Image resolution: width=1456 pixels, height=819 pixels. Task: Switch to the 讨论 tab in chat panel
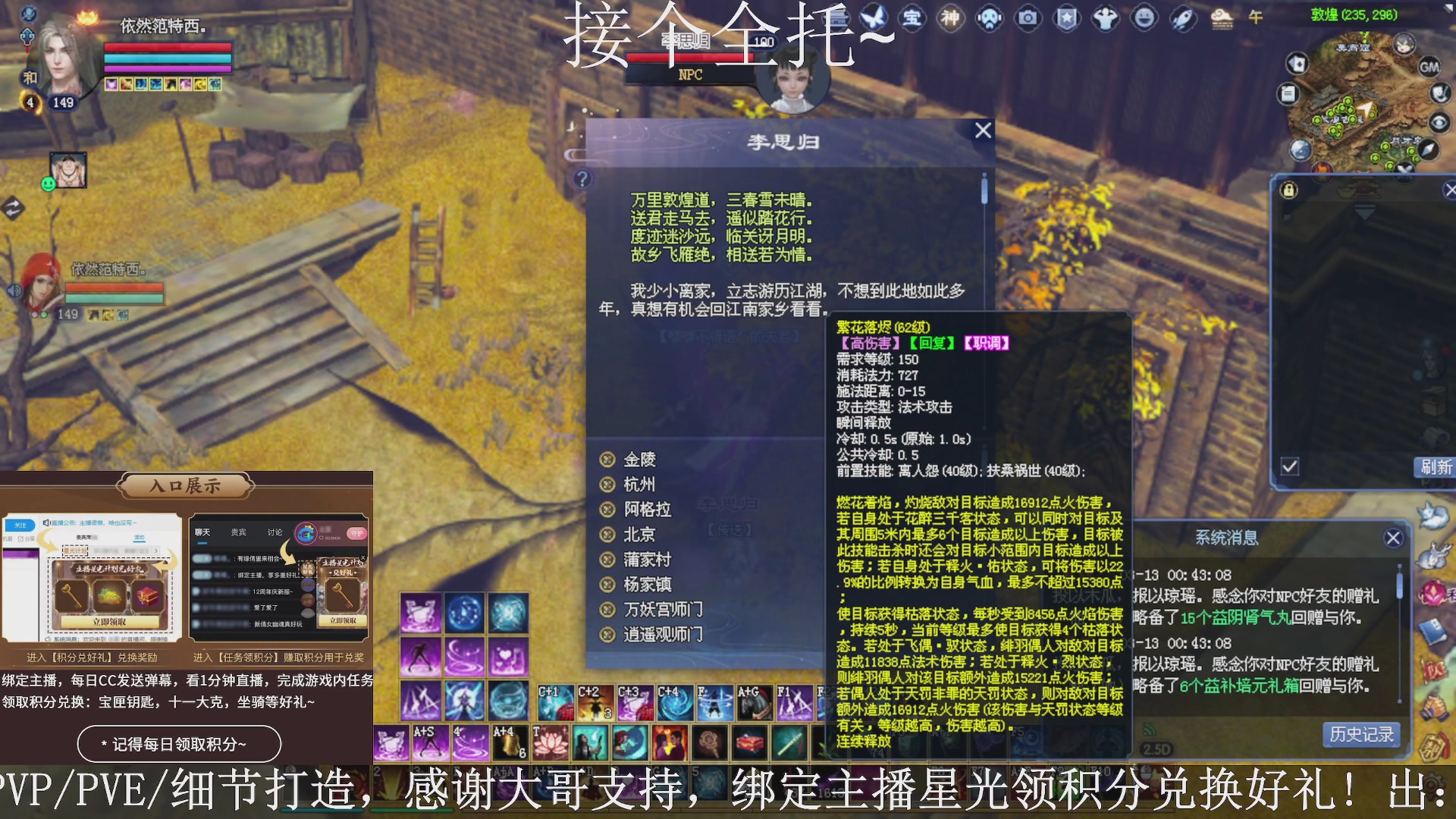[275, 532]
